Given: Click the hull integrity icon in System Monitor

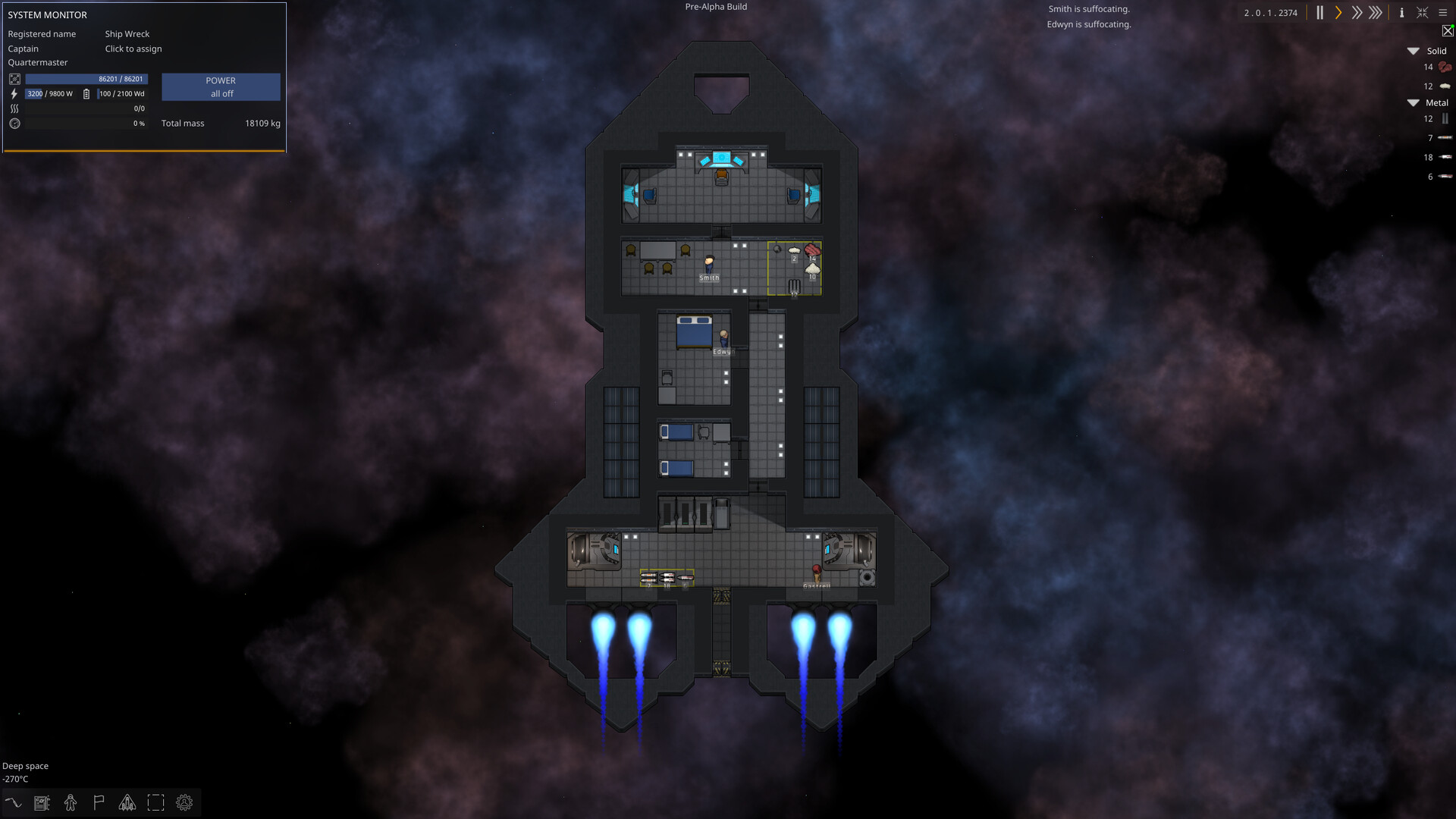Looking at the screenshot, I should 15,79.
